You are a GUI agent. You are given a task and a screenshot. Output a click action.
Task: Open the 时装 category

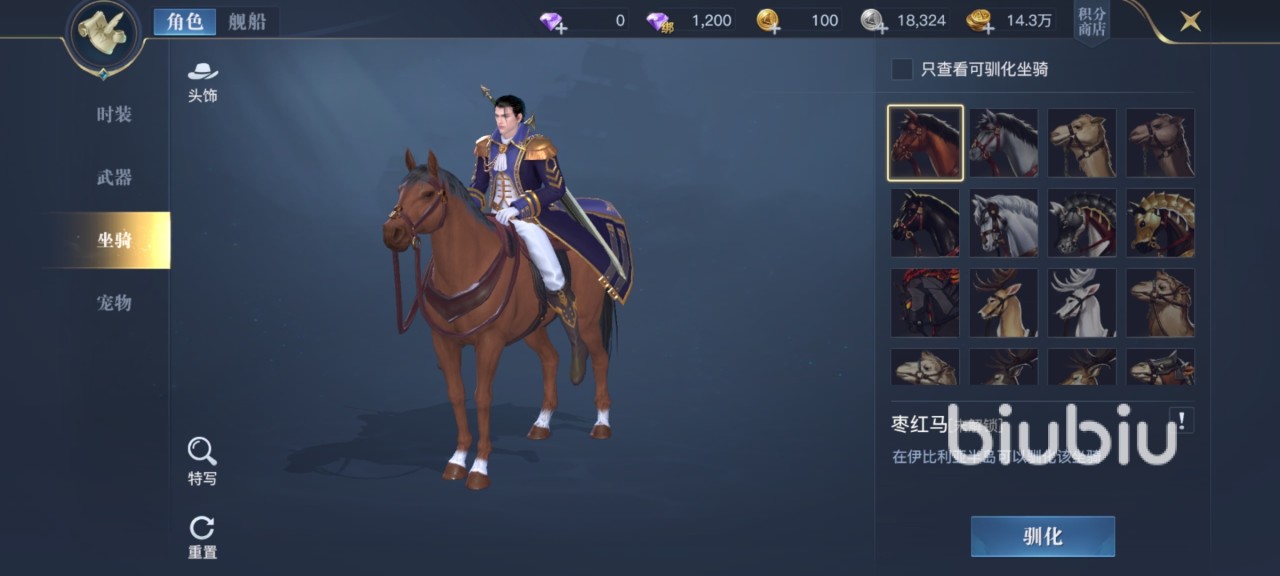pos(114,114)
